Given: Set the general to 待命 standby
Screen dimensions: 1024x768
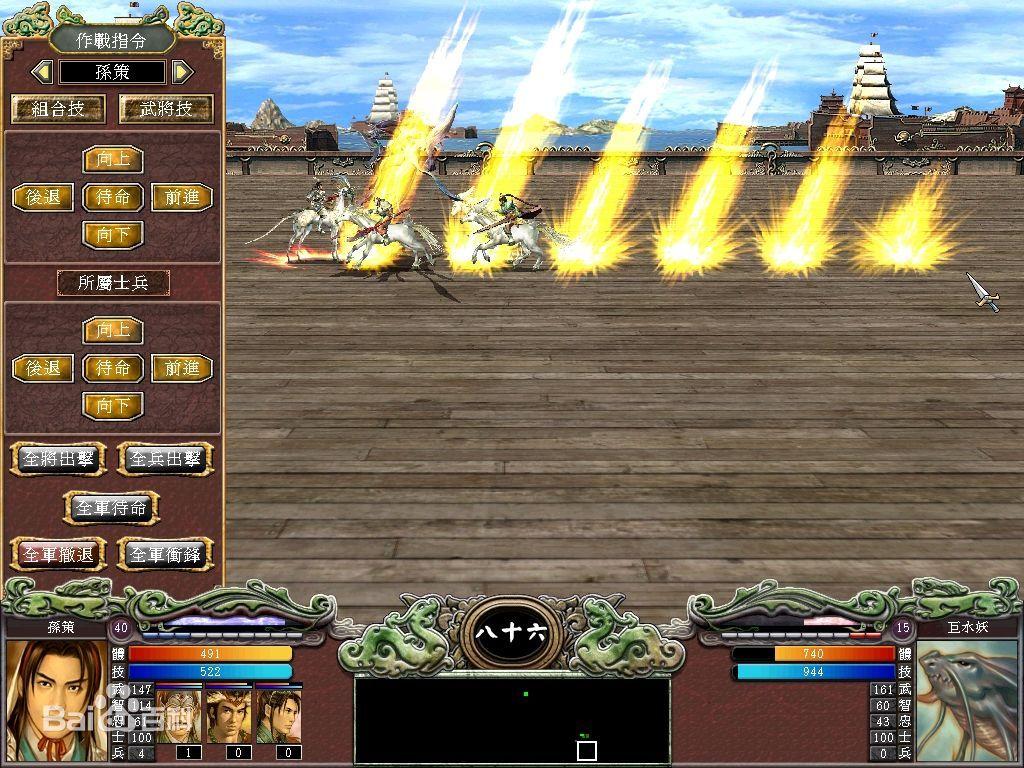Looking at the screenshot, I should point(113,197).
